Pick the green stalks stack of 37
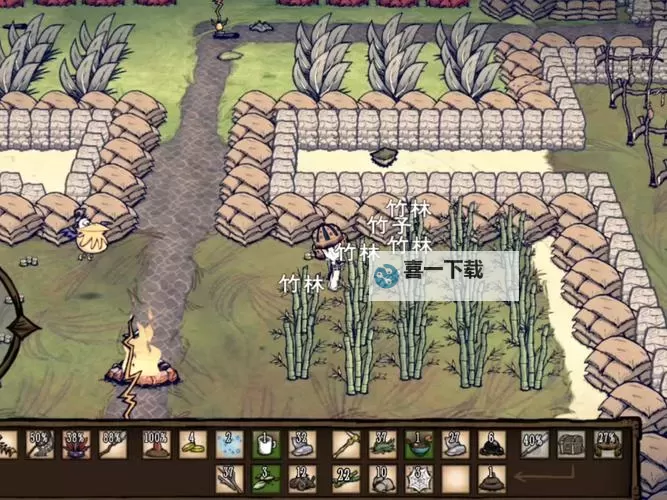The width and height of the screenshot is (667, 500). point(383,444)
